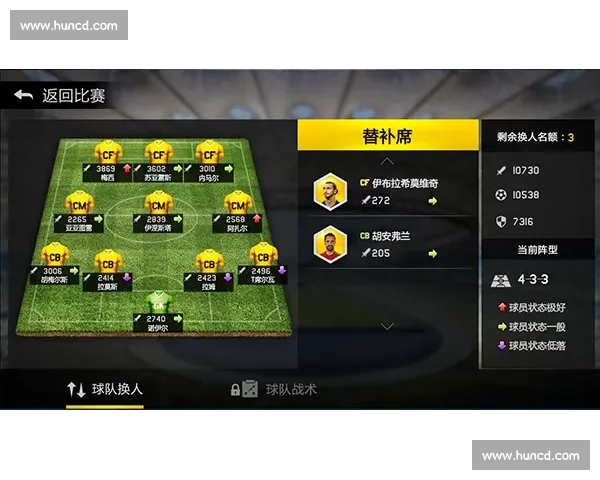Viewport: 600px width, 480px height.
Task: Choose substitute 胡安弗兰 from the bench
Action: pyautogui.click(x=388, y=243)
